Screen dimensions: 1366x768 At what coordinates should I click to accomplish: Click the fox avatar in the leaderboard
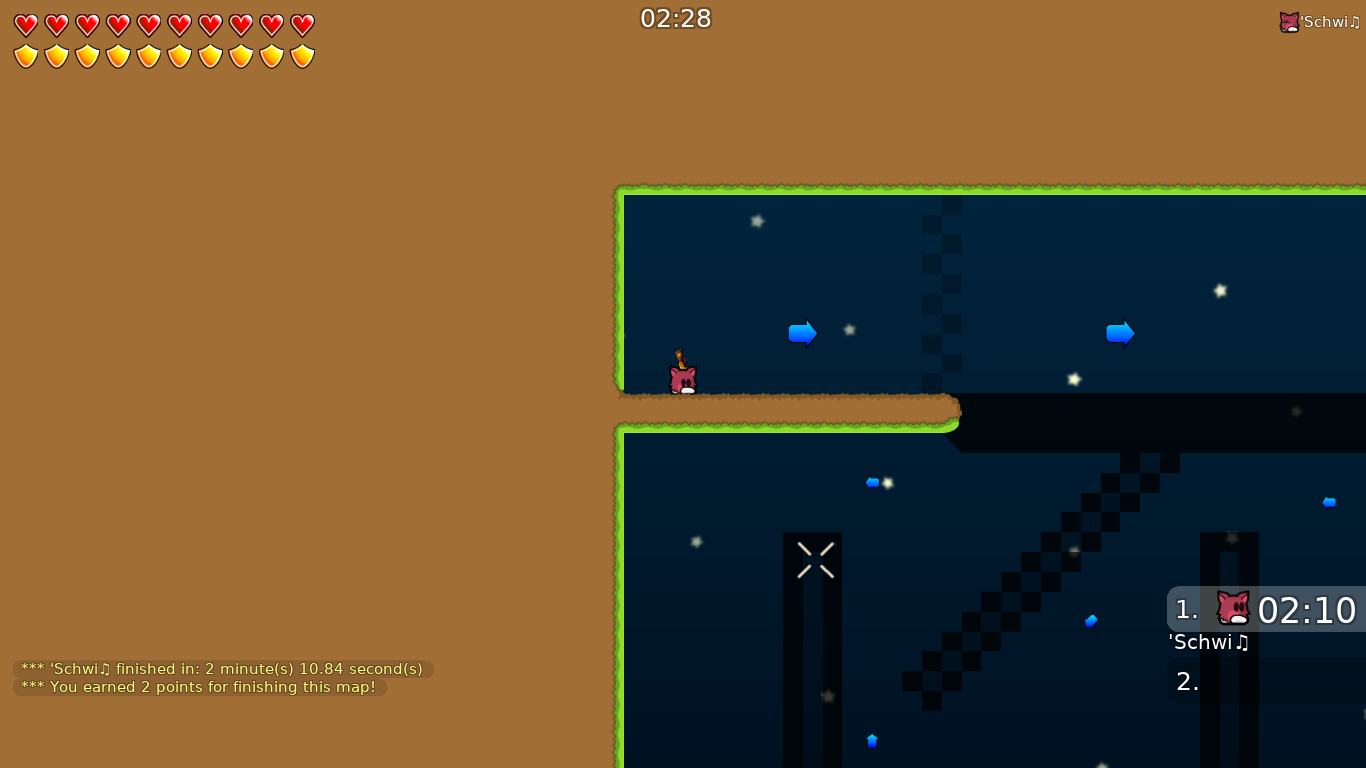pyautogui.click(x=1232, y=608)
